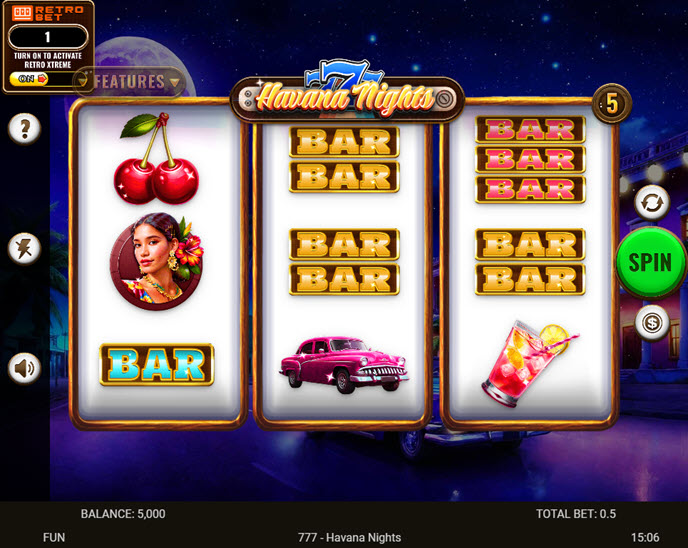Activate the lightning bolt turbo mode

25,249
